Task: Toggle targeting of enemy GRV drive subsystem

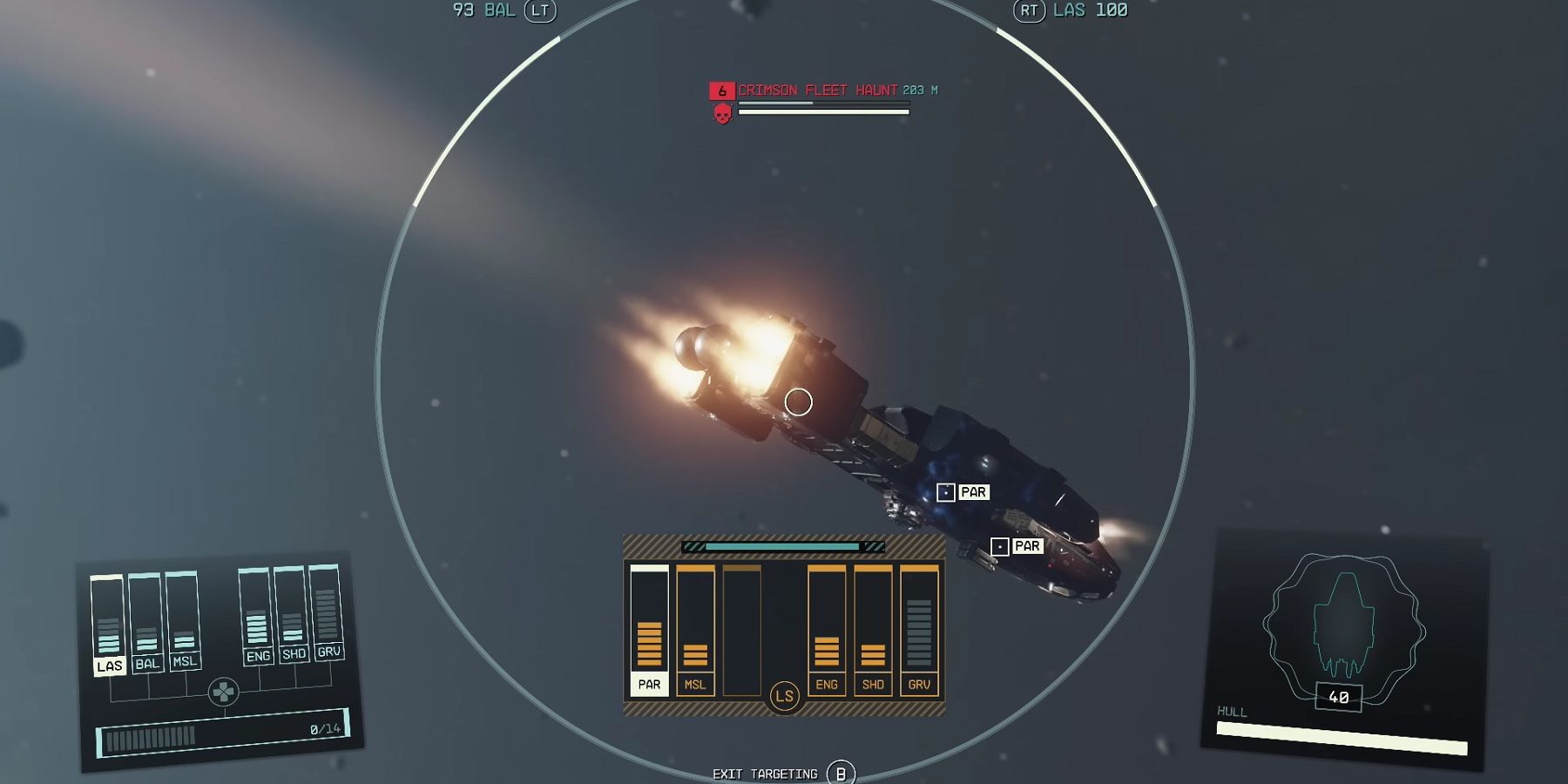Action: pos(920,685)
